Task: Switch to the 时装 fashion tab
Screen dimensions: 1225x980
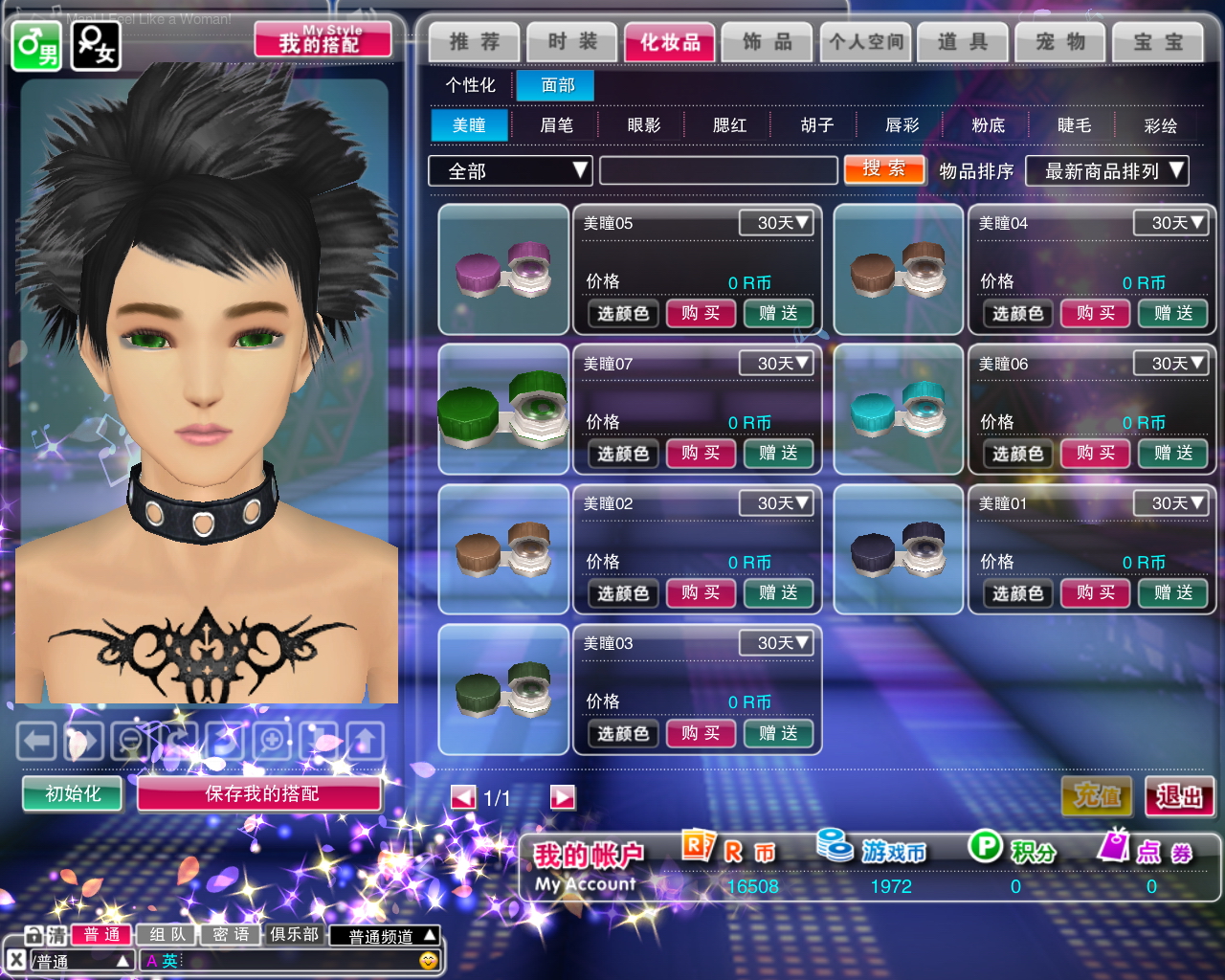Action: click(x=571, y=42)
